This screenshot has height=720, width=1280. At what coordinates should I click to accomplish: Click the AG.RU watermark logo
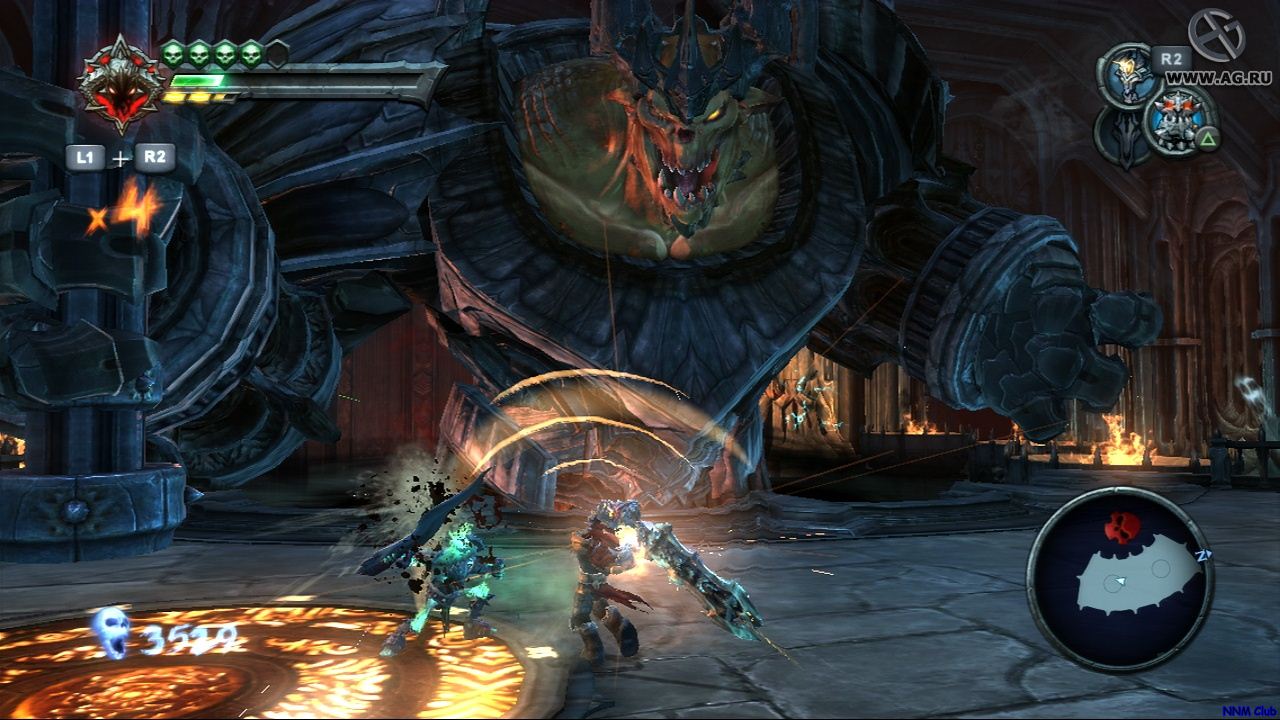1215,34
